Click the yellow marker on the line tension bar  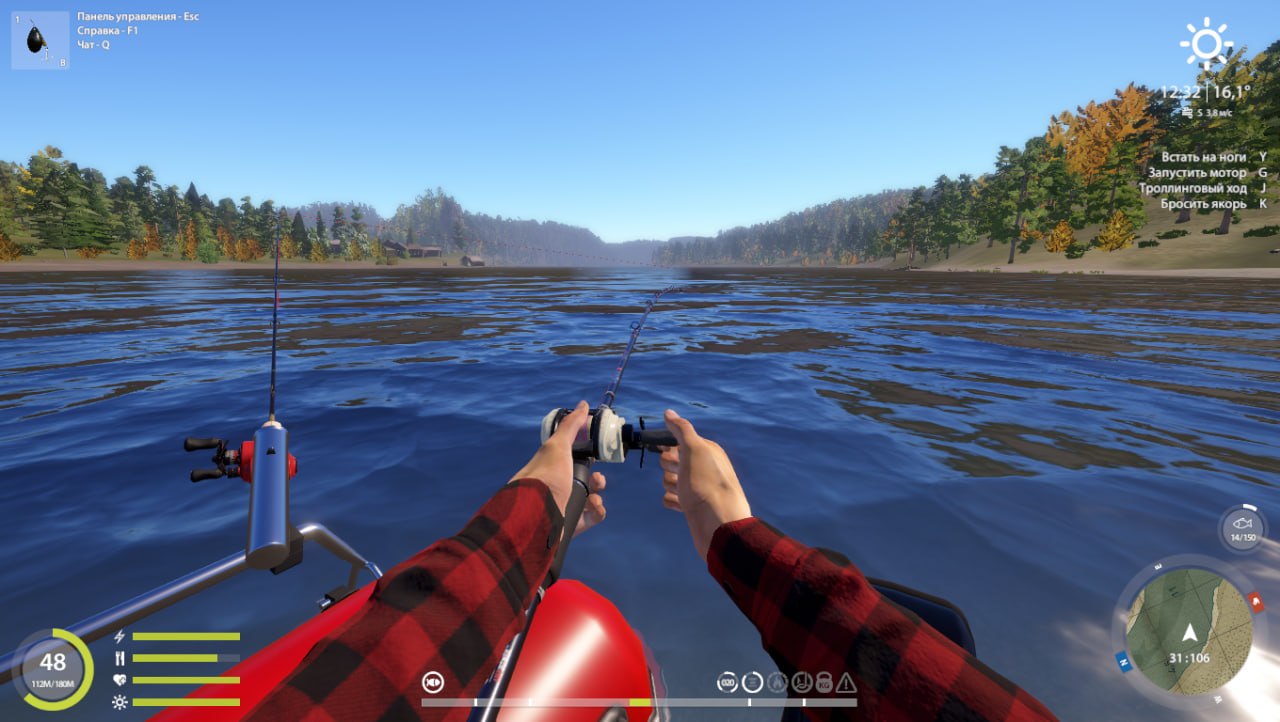tap(638, 703)
